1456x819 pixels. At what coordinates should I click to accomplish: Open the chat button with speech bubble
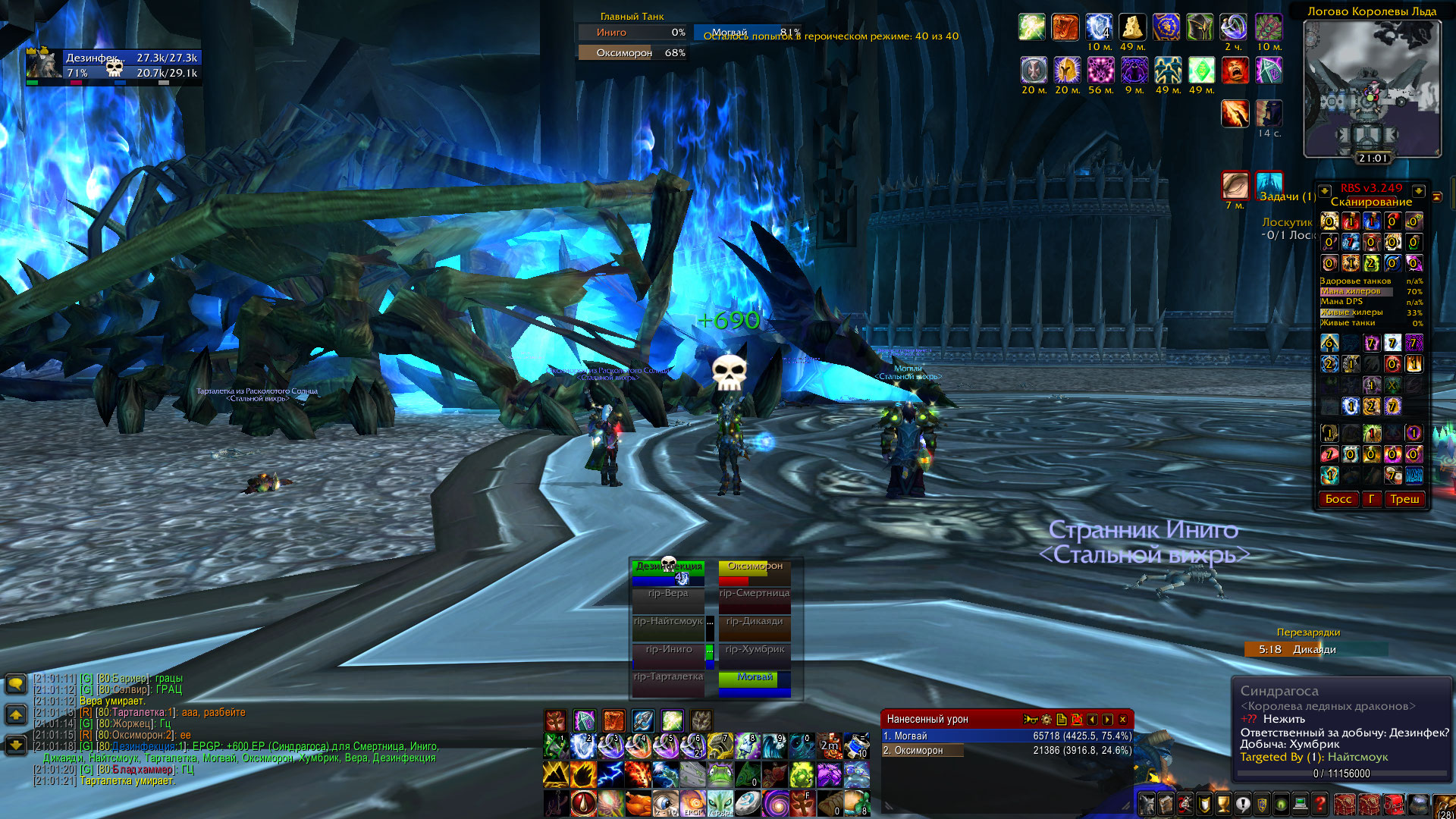16,684
